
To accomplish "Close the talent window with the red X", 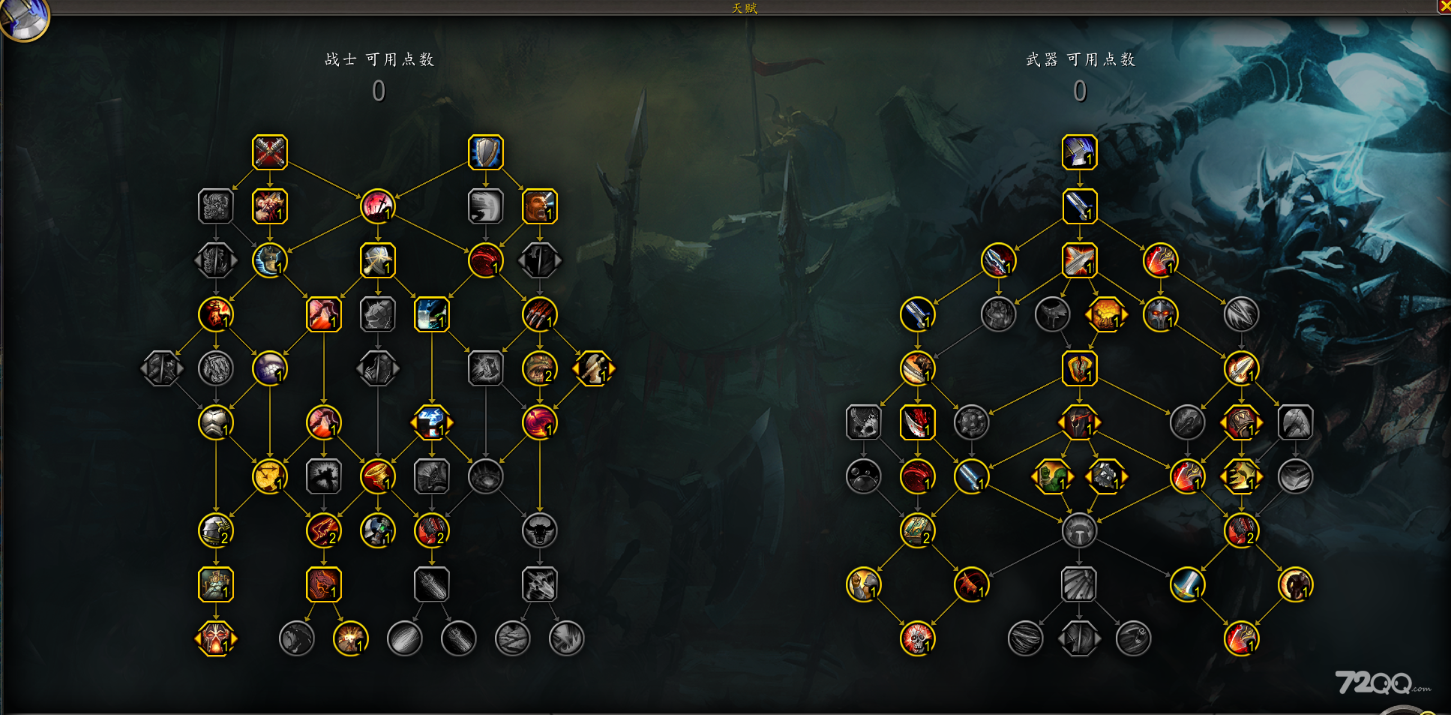I will [x=1443, y=6].
